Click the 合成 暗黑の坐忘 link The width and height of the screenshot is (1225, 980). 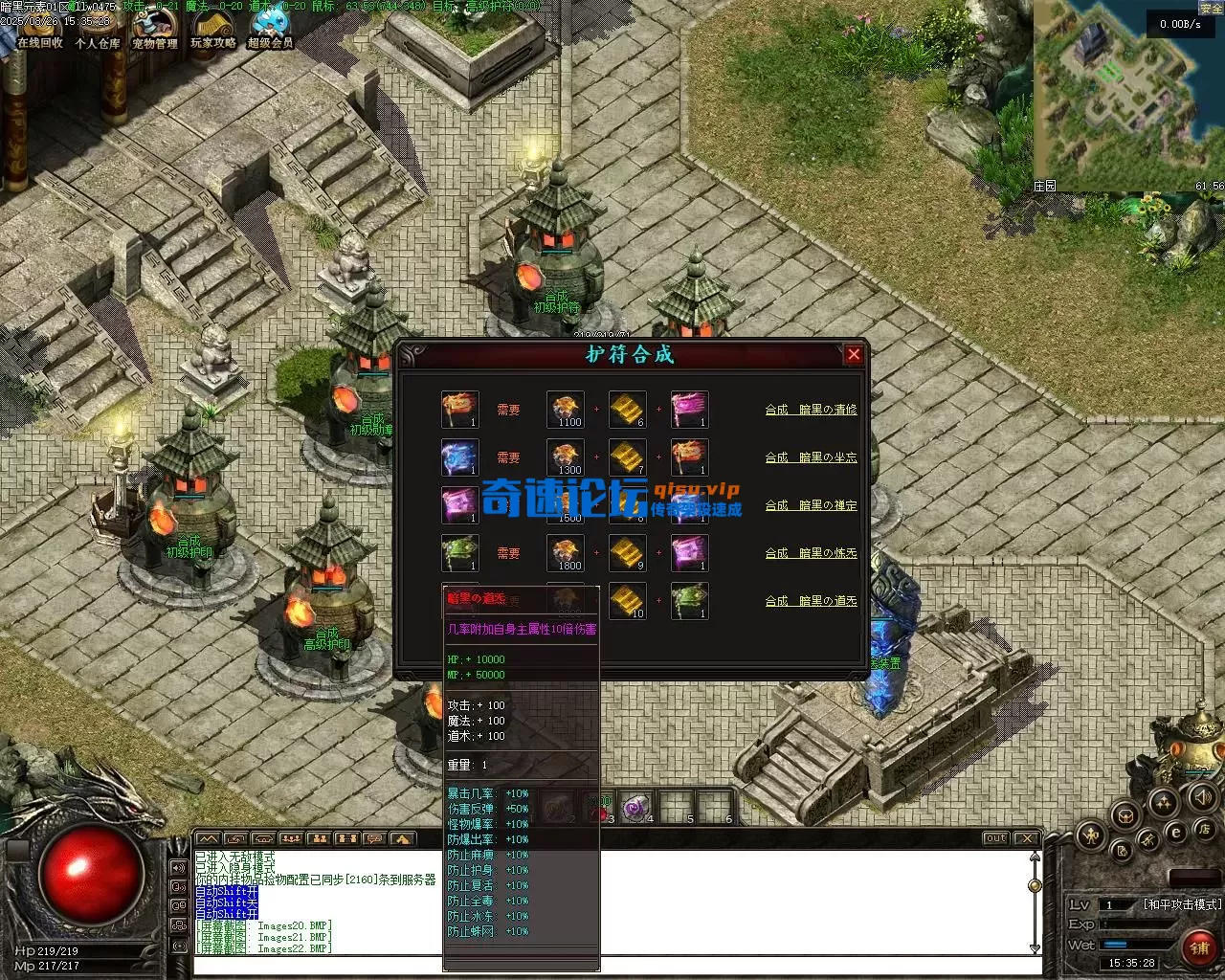click(x=811, y=457)
